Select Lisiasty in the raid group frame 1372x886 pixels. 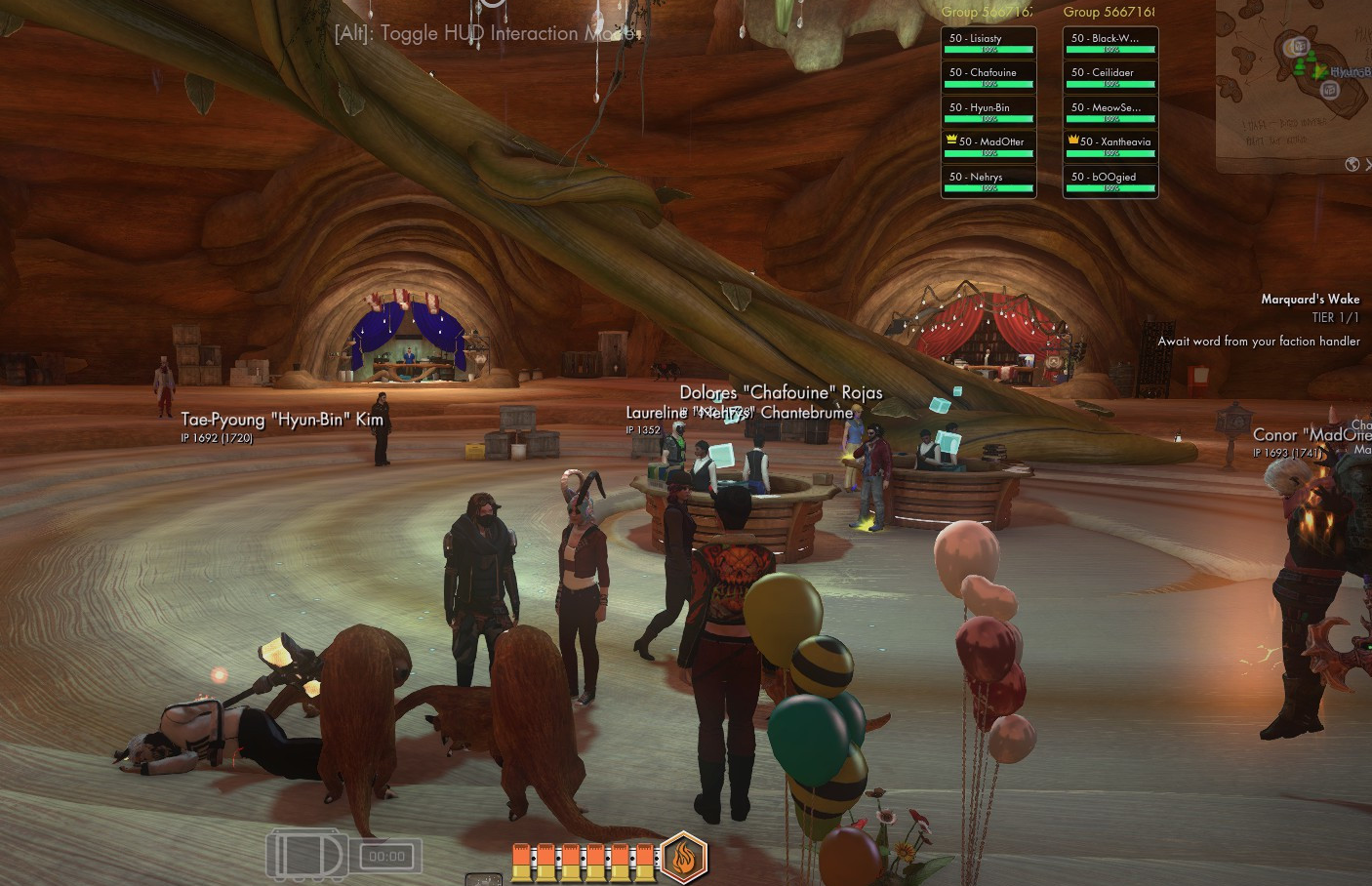tap(988, 42)
